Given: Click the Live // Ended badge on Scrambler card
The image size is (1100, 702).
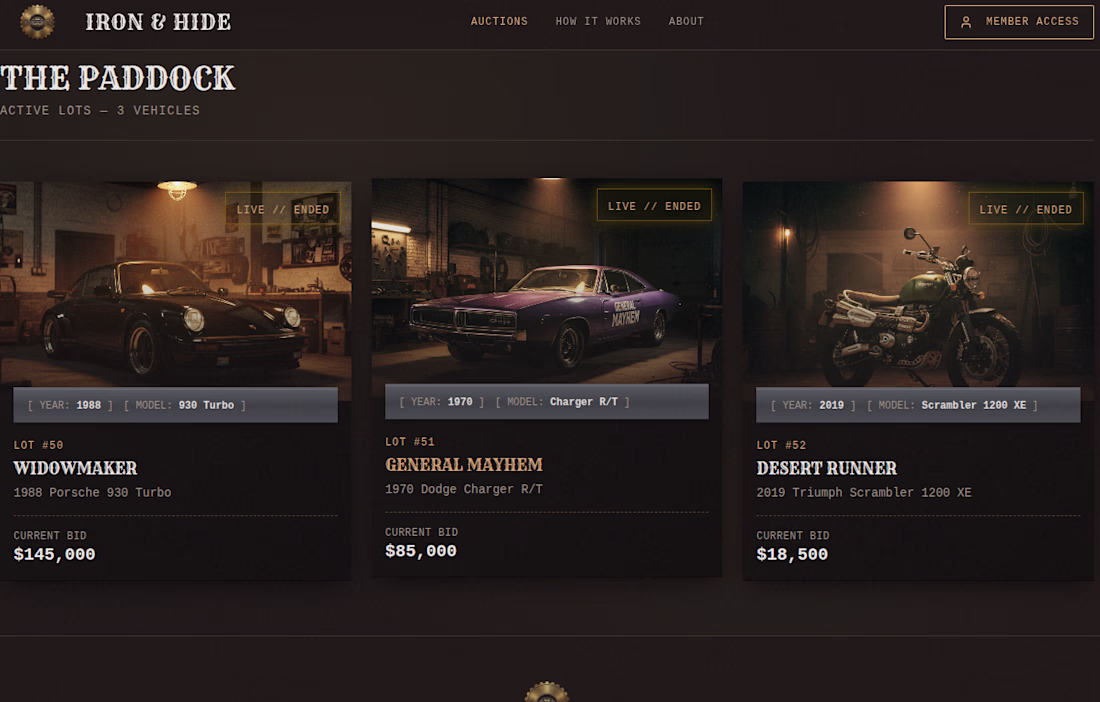Looking at the screenshot, I should (x=1025, y=209).
